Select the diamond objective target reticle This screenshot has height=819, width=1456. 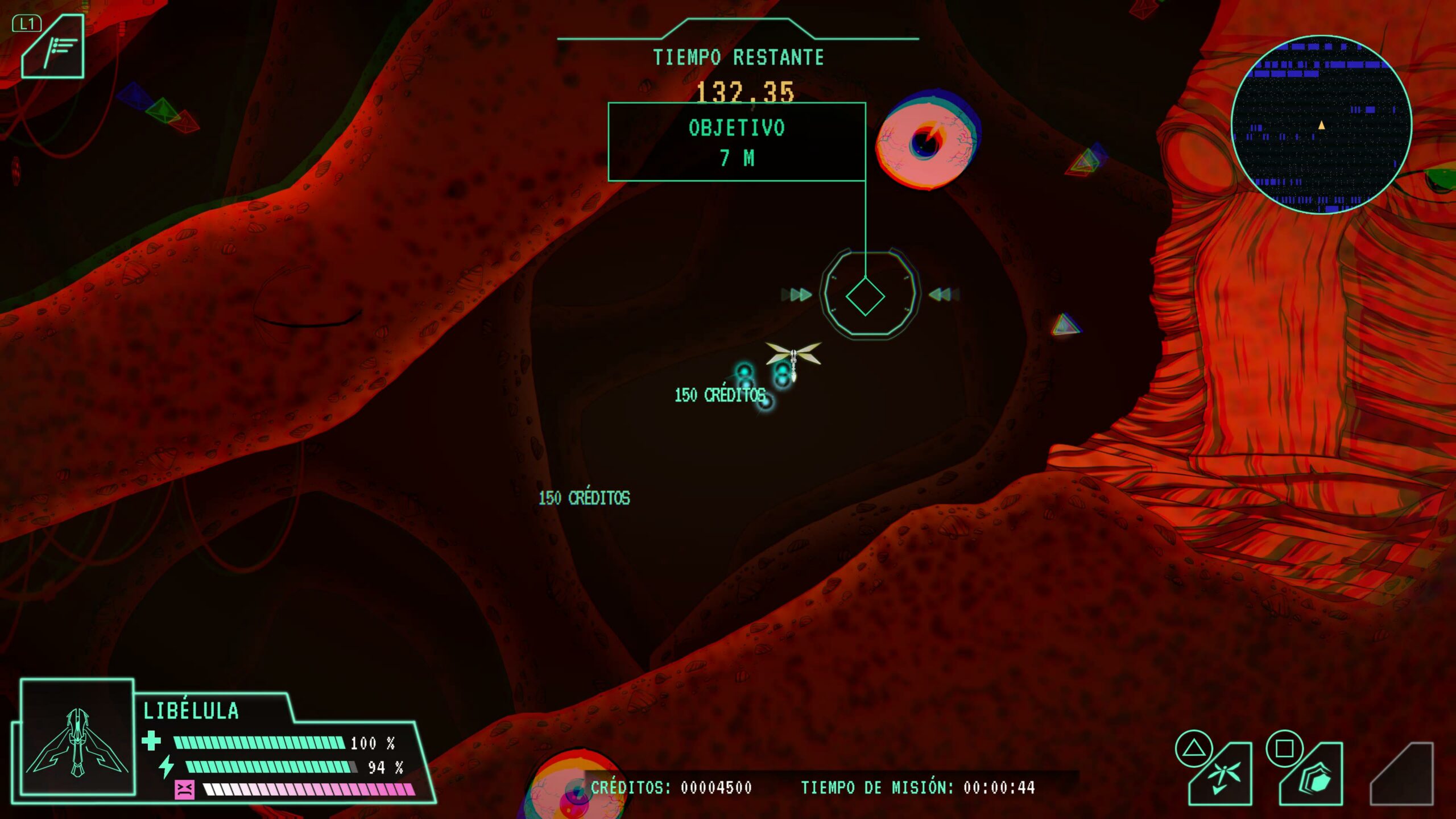point(865,296)
